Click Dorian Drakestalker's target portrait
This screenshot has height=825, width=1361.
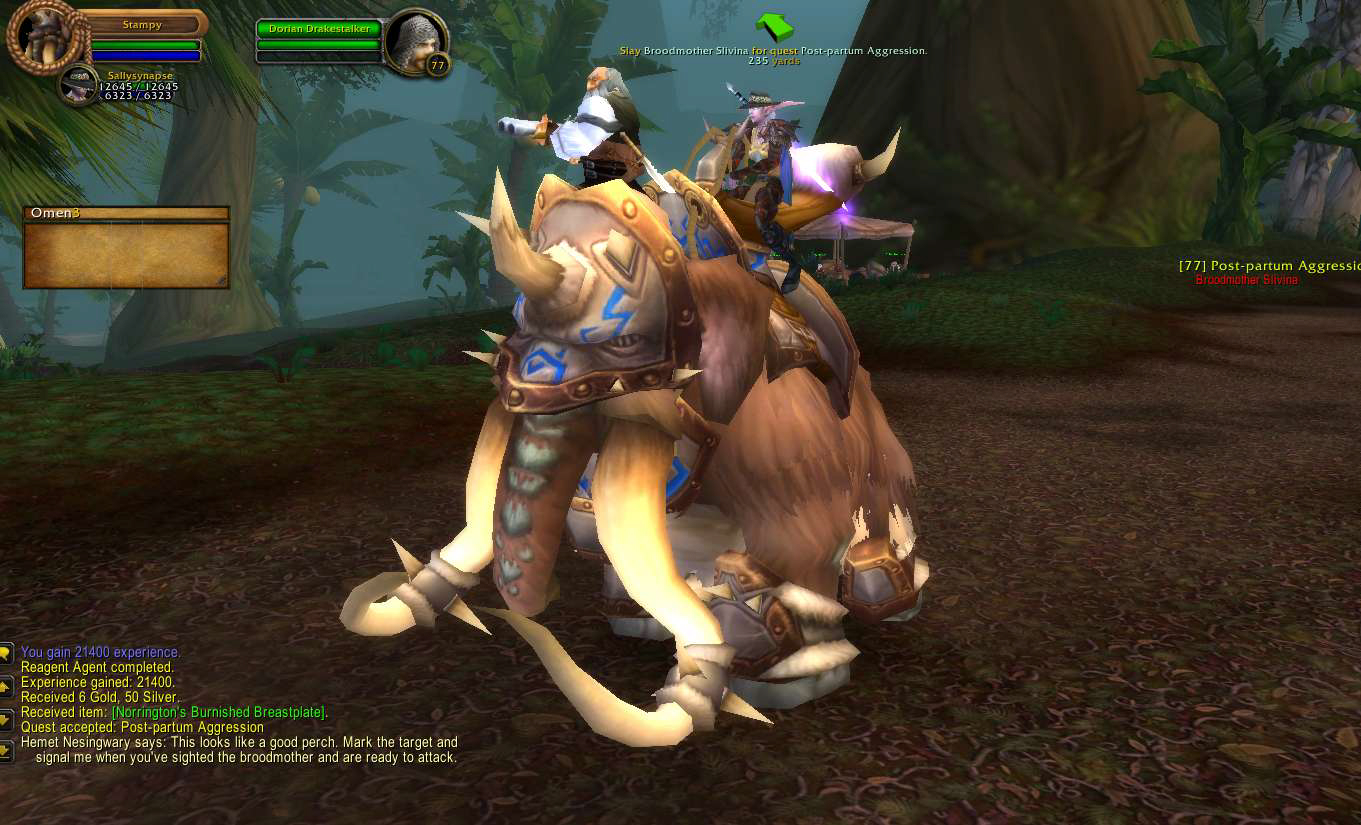[x=415, y=43]
